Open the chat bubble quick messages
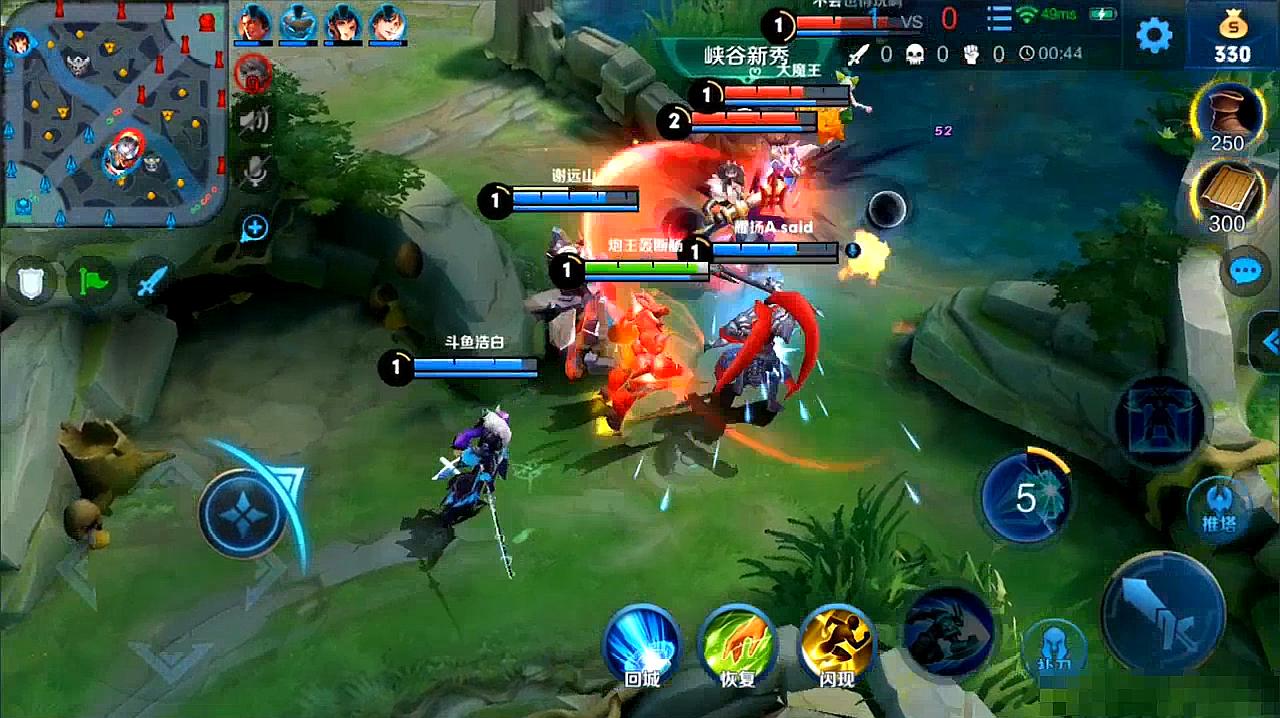This screenshot has width=1280, height=718. click(1246, 271)
